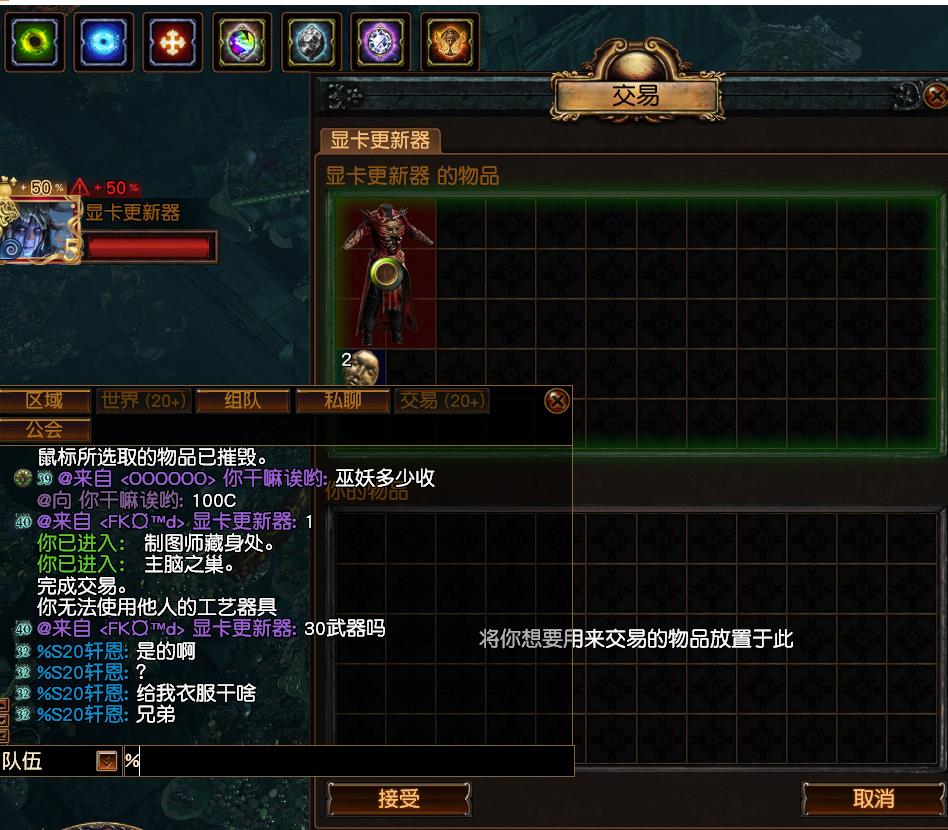The height and width of the screenshot is (830, 948).
Task: Select the red cross skill icon
Action: tap(172, 42)
